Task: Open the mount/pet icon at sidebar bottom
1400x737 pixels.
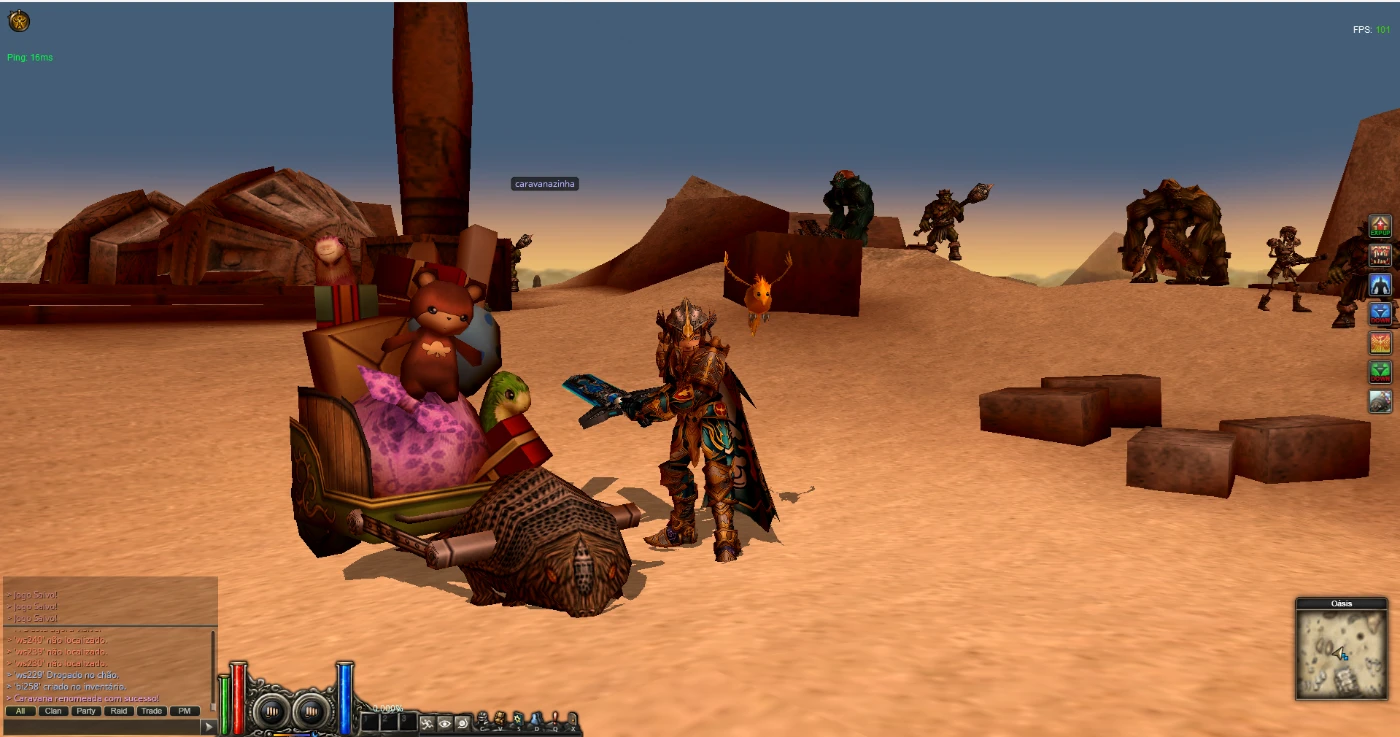Action: tap(1378, 400)
